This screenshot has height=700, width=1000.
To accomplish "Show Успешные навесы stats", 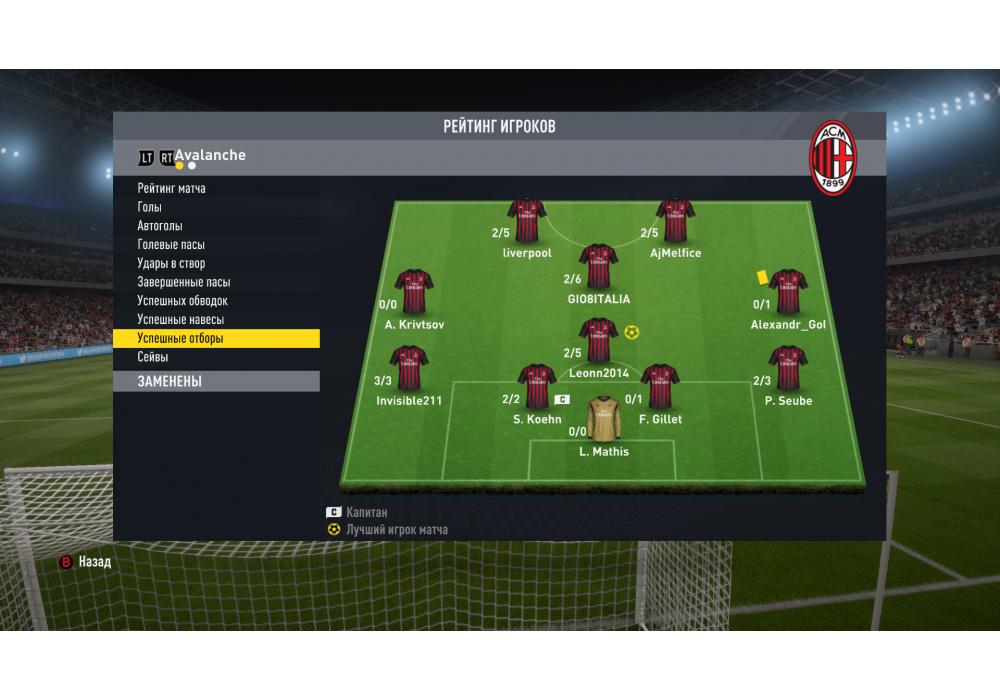I will [180, 320].
